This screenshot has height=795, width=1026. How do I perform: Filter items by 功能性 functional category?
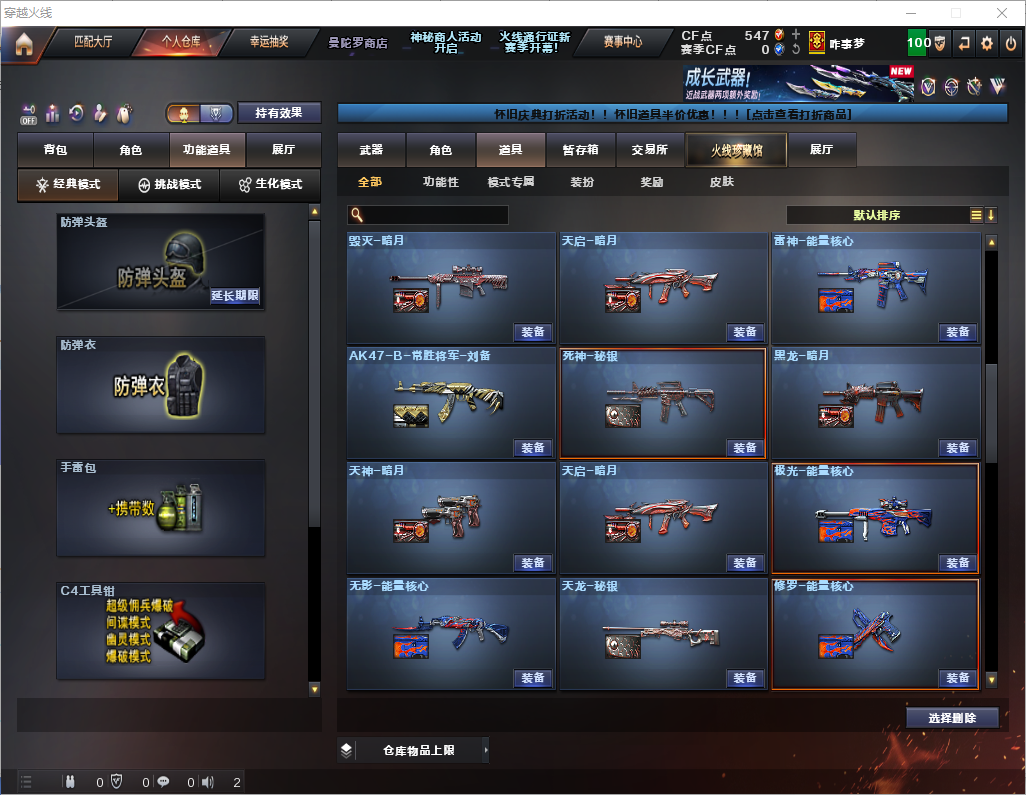[440, 182]
